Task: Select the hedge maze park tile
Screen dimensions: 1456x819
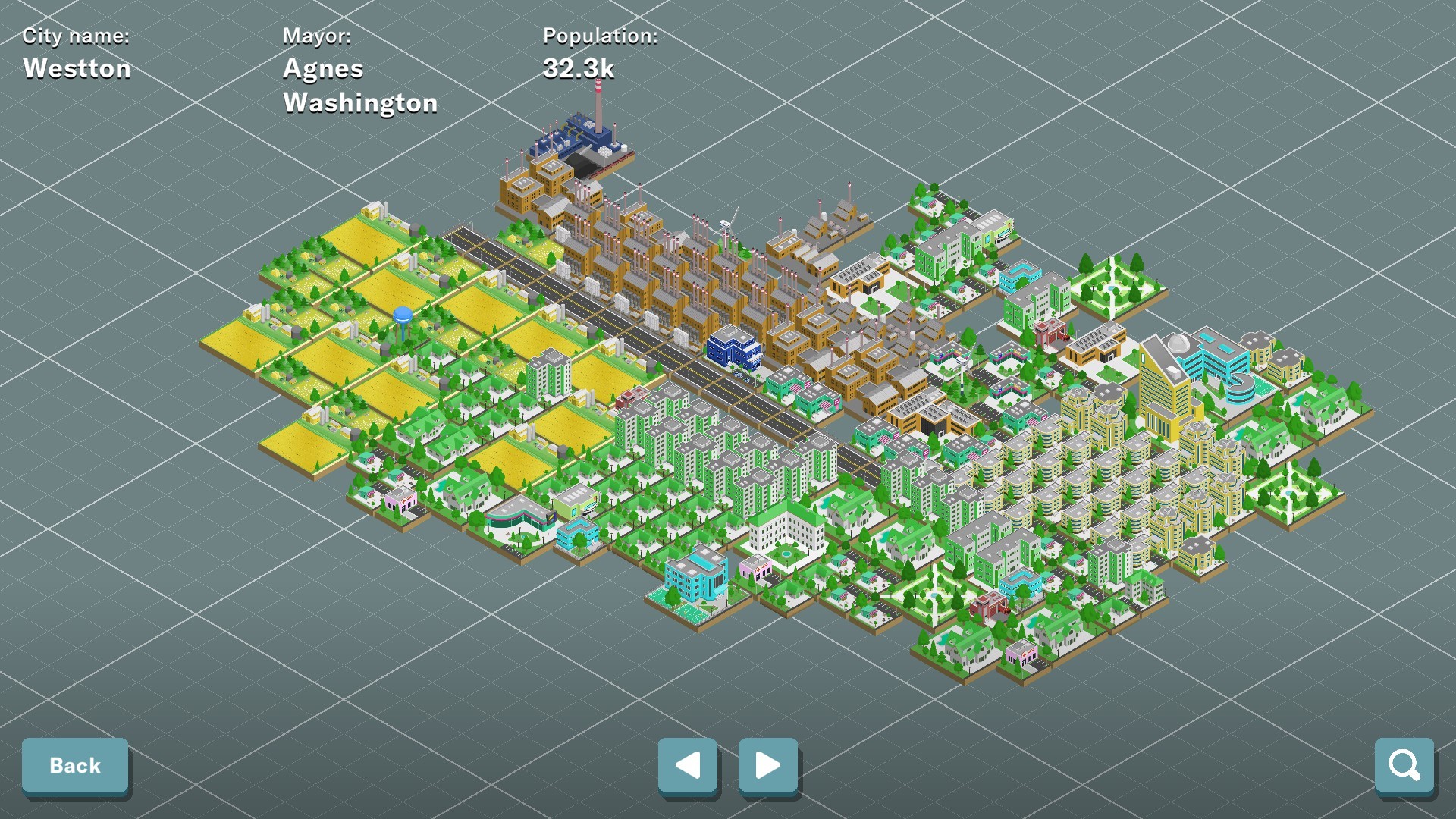Action: (x=1114, y=288)
